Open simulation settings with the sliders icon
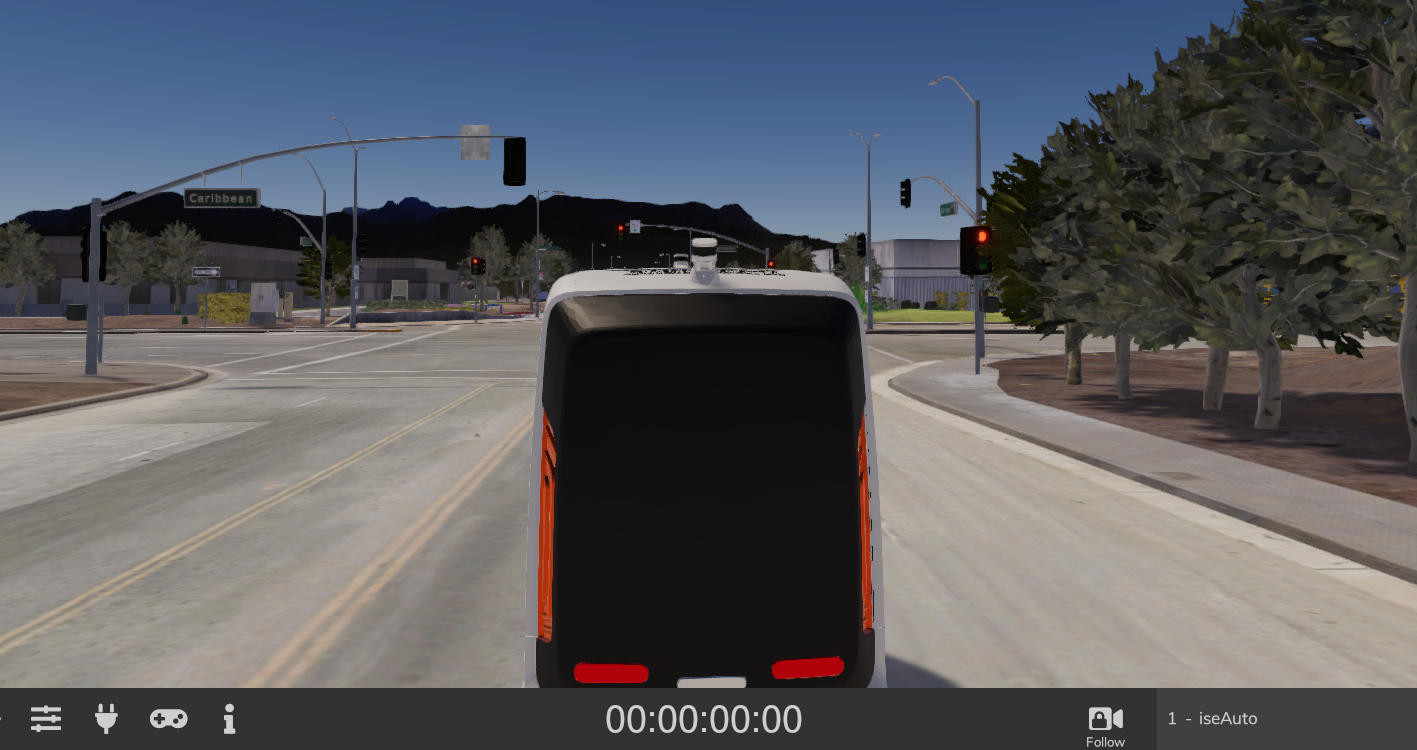 (x=46, y=718)
